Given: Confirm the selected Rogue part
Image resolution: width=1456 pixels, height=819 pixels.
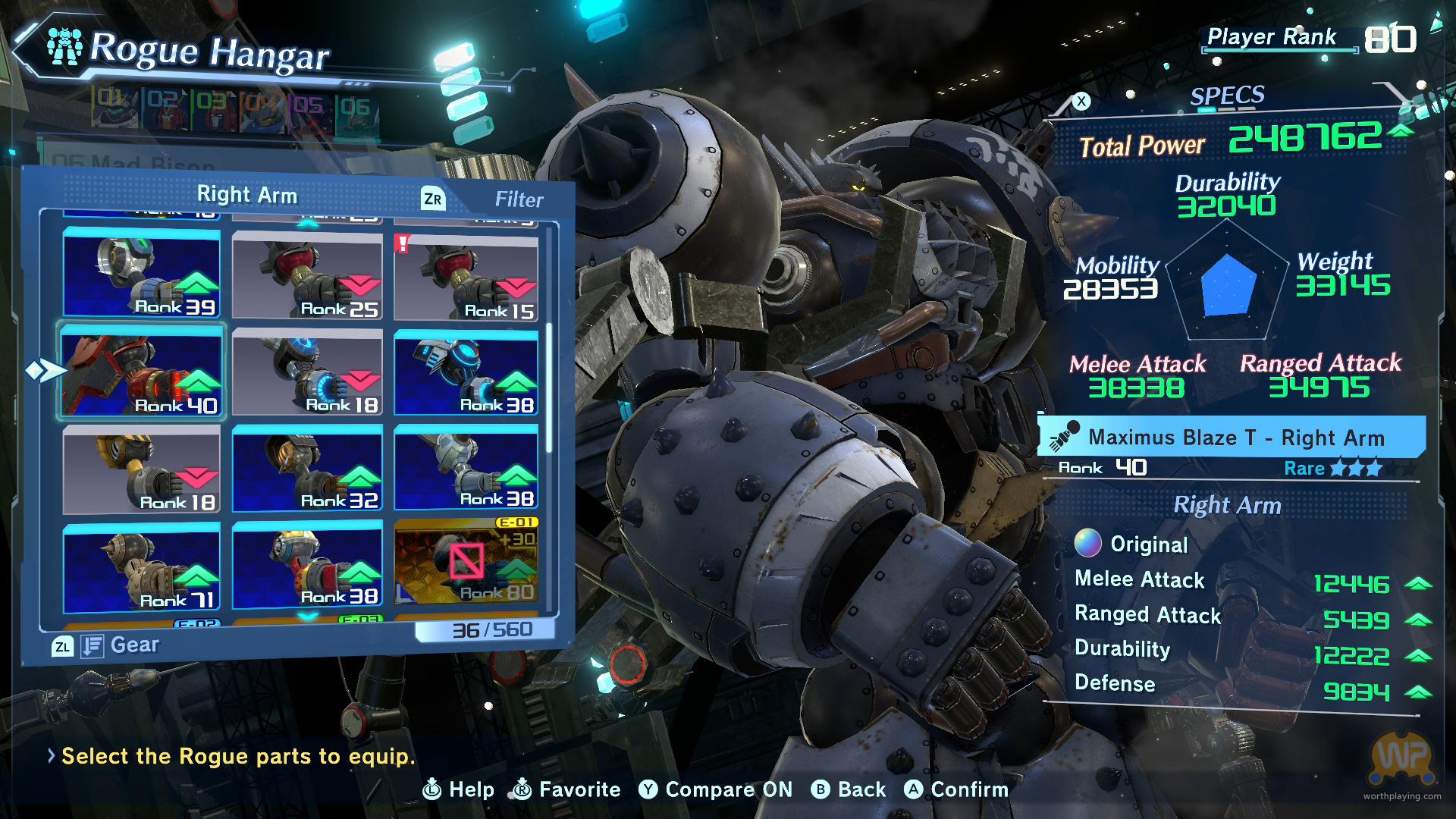Looking at the screenshot, I should point(956,789).
